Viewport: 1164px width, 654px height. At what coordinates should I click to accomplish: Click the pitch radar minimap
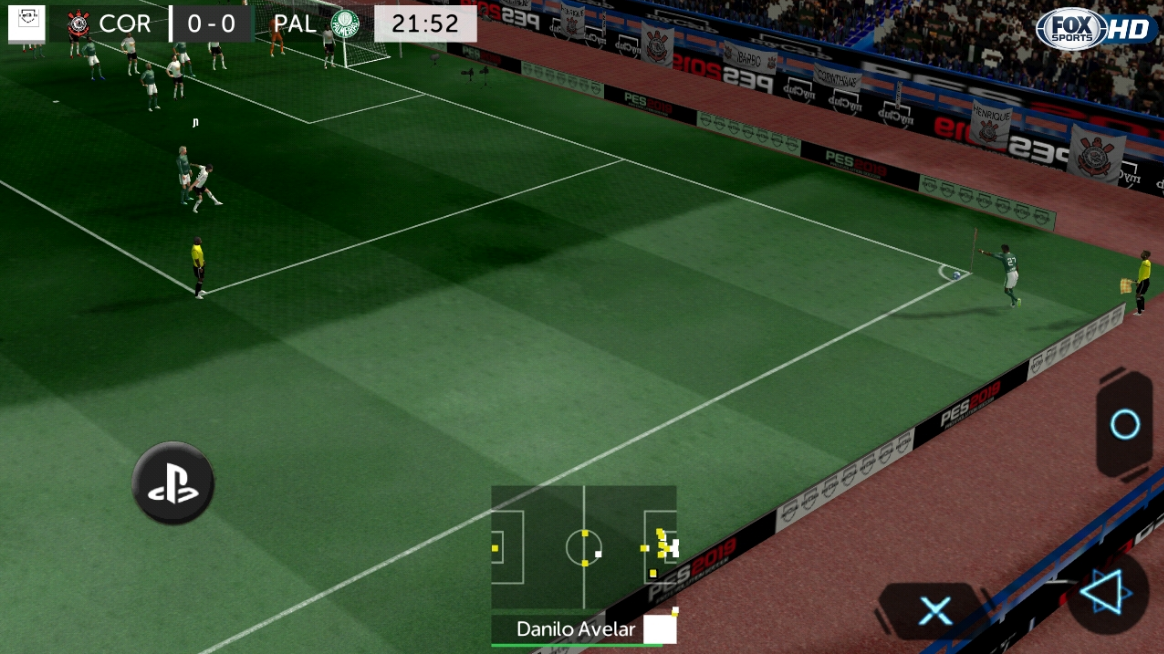pyautogui.click(x=584, y=547)
